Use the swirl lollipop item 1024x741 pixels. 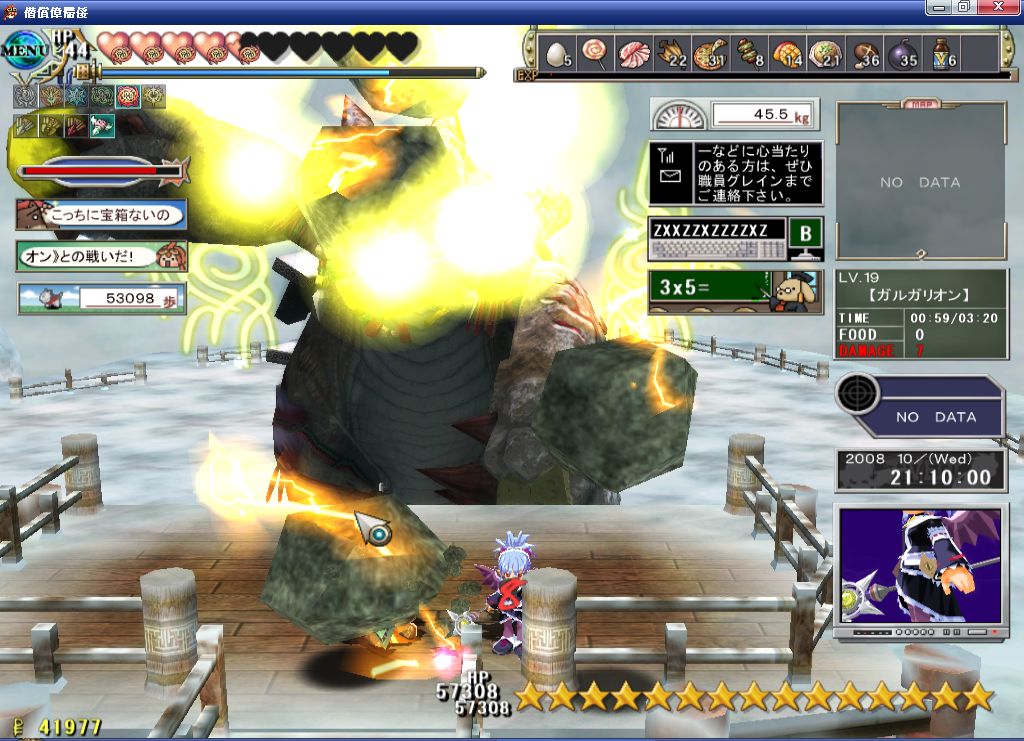pos(595,54)
